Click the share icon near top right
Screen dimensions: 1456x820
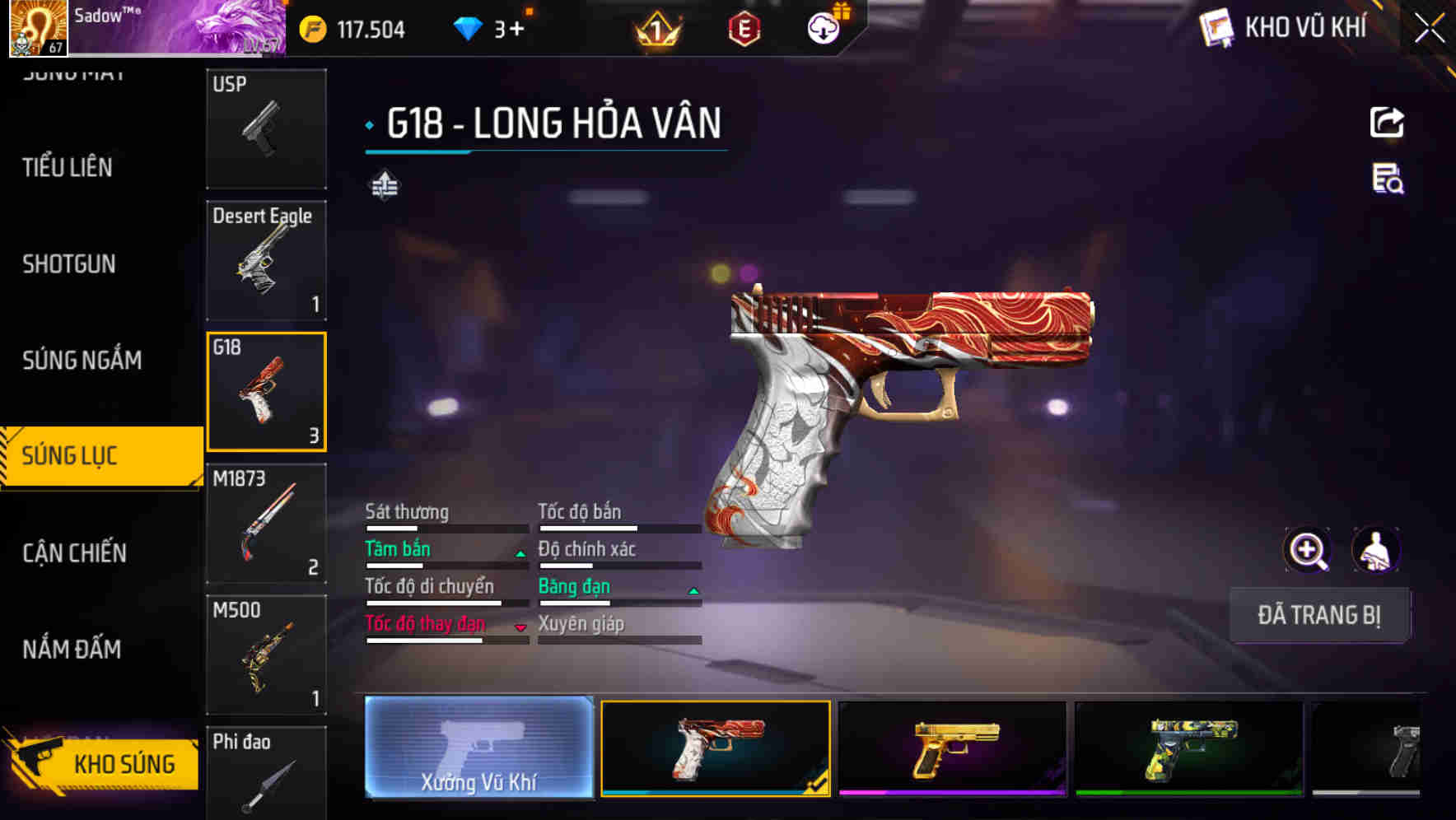click(1387, 122)
